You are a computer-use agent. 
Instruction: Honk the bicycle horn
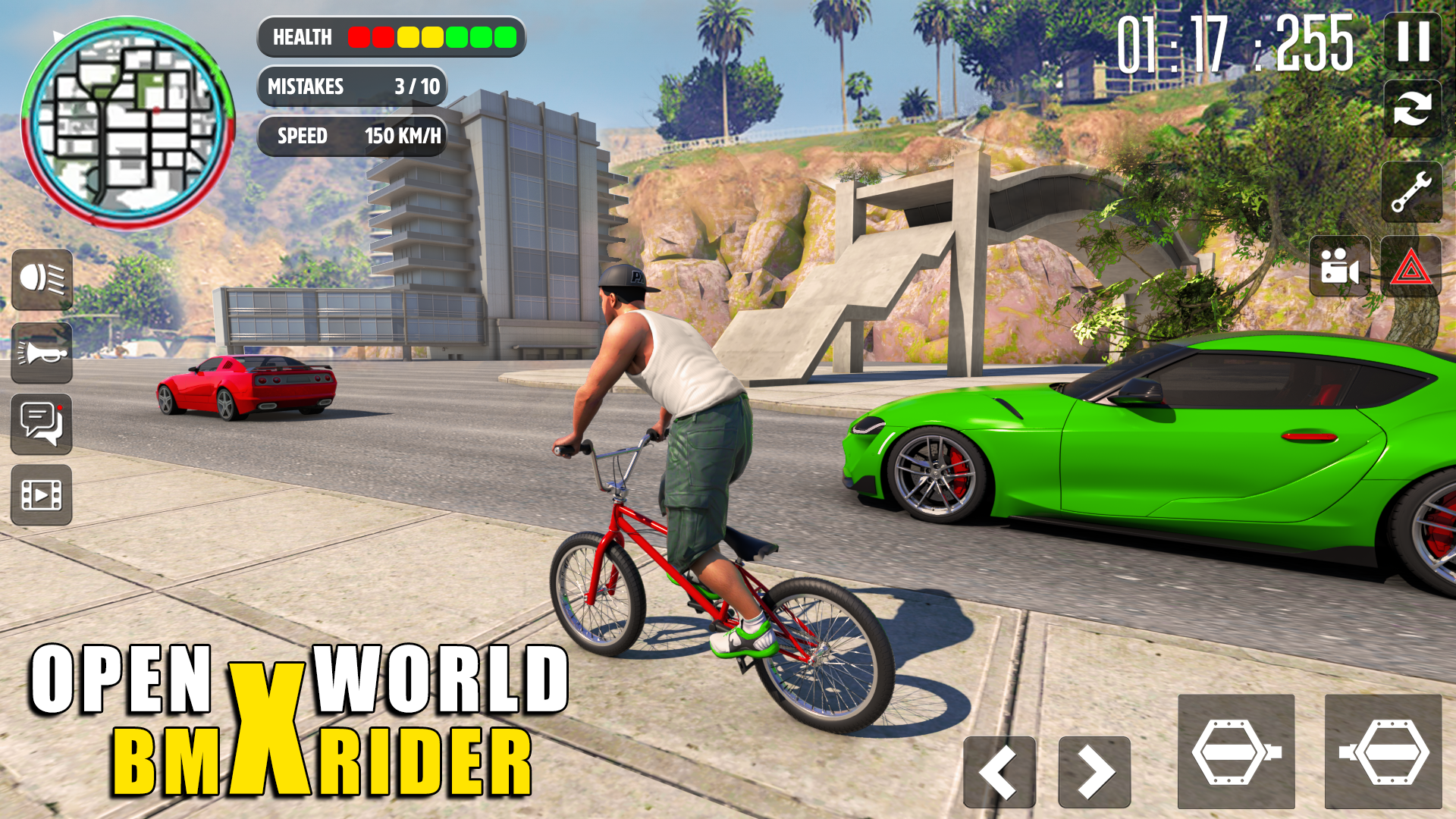(42, 354)
